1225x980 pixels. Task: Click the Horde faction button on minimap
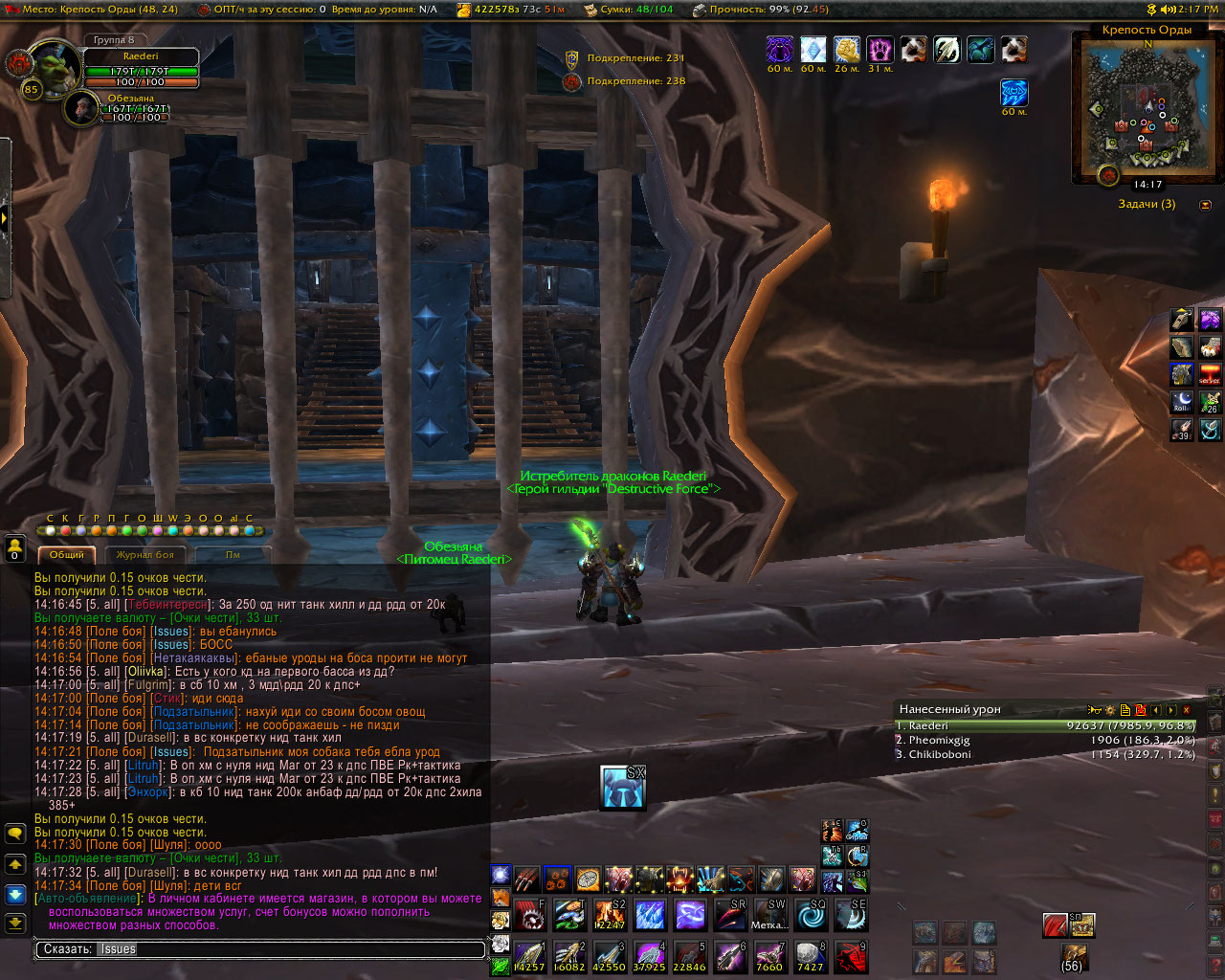[x=1108, y=175]
